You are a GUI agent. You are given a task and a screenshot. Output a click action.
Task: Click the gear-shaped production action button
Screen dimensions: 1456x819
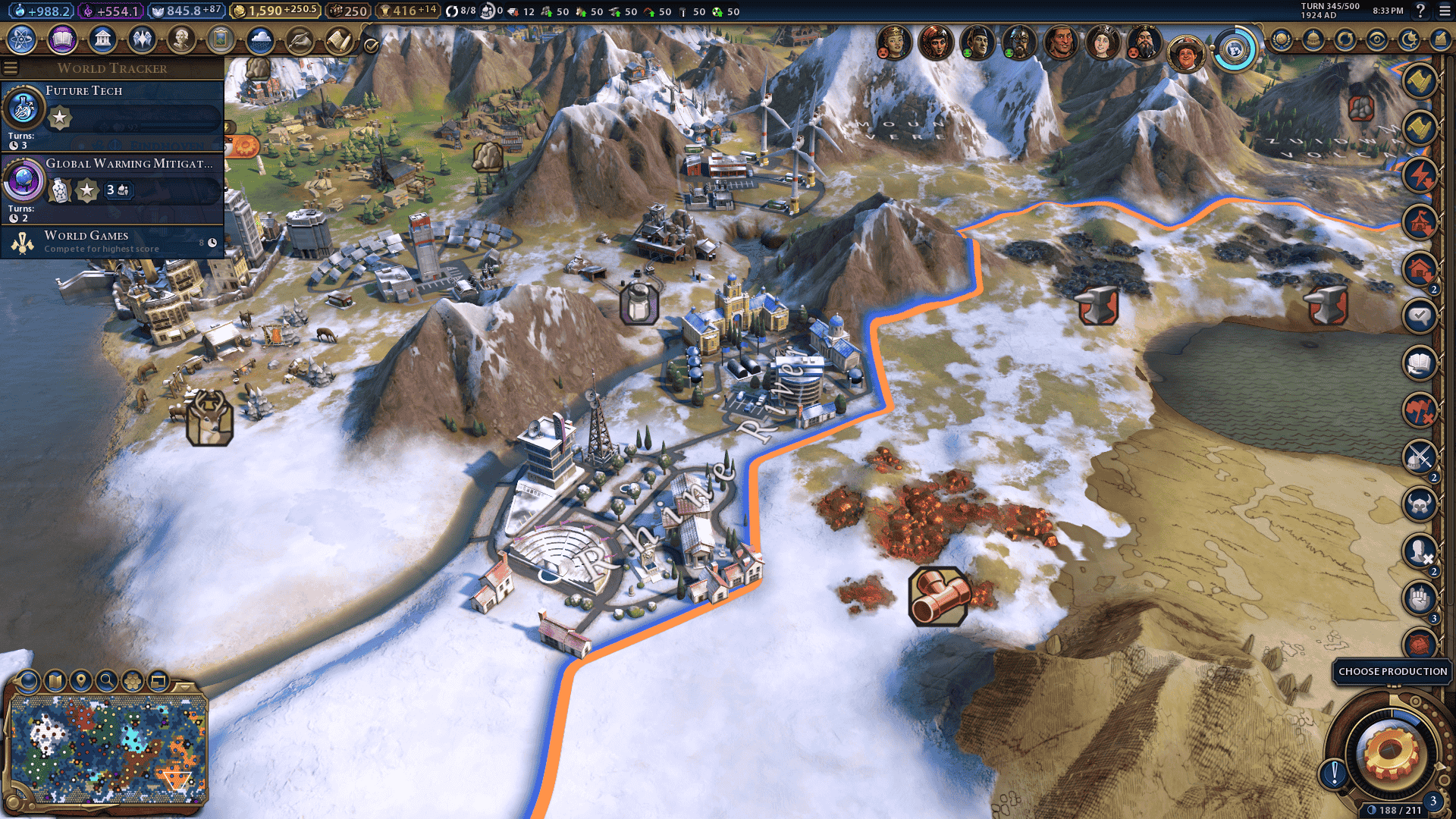coord(1391,754)
